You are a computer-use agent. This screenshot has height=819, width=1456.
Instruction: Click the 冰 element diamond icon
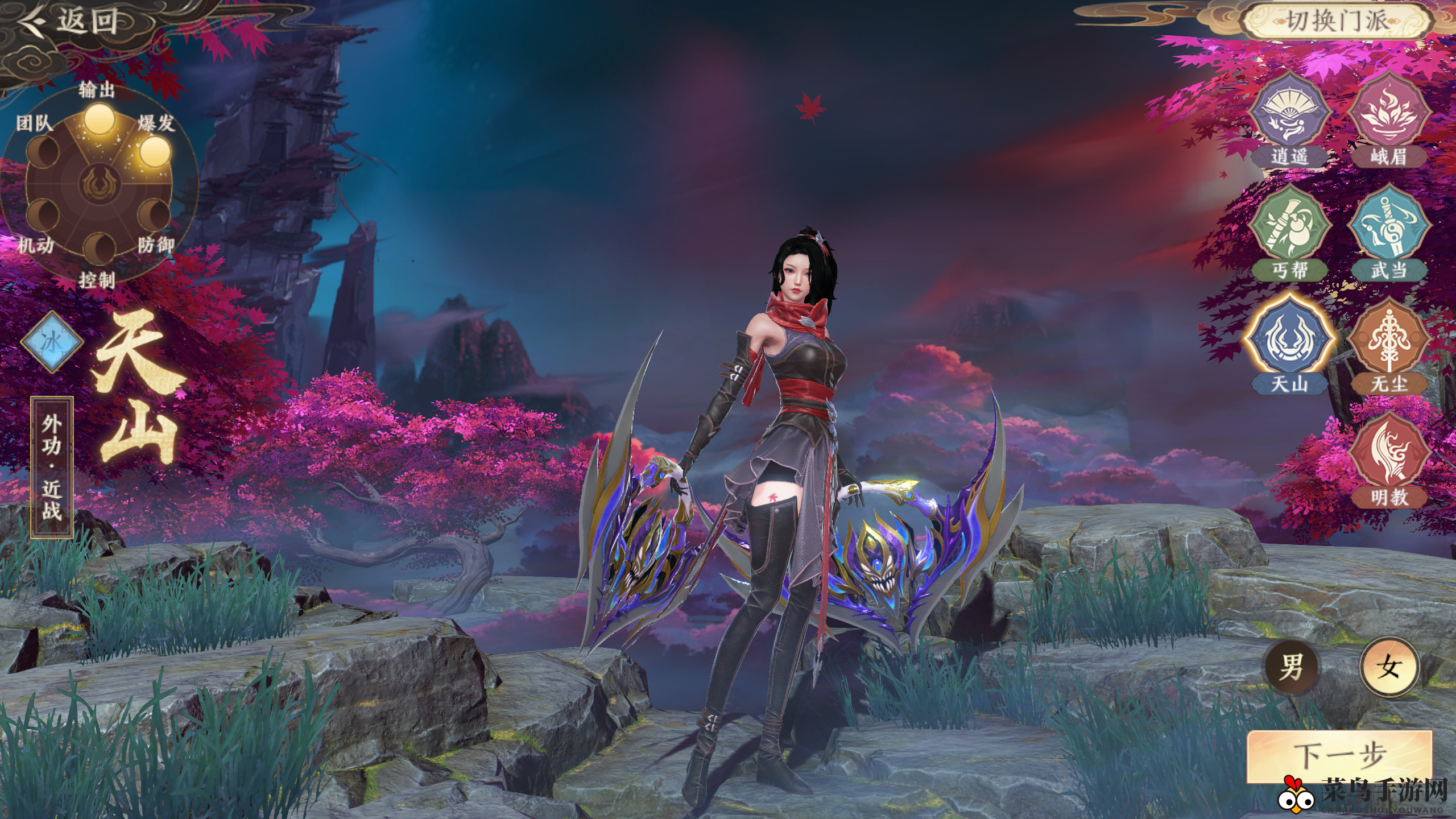click(52, 342)
